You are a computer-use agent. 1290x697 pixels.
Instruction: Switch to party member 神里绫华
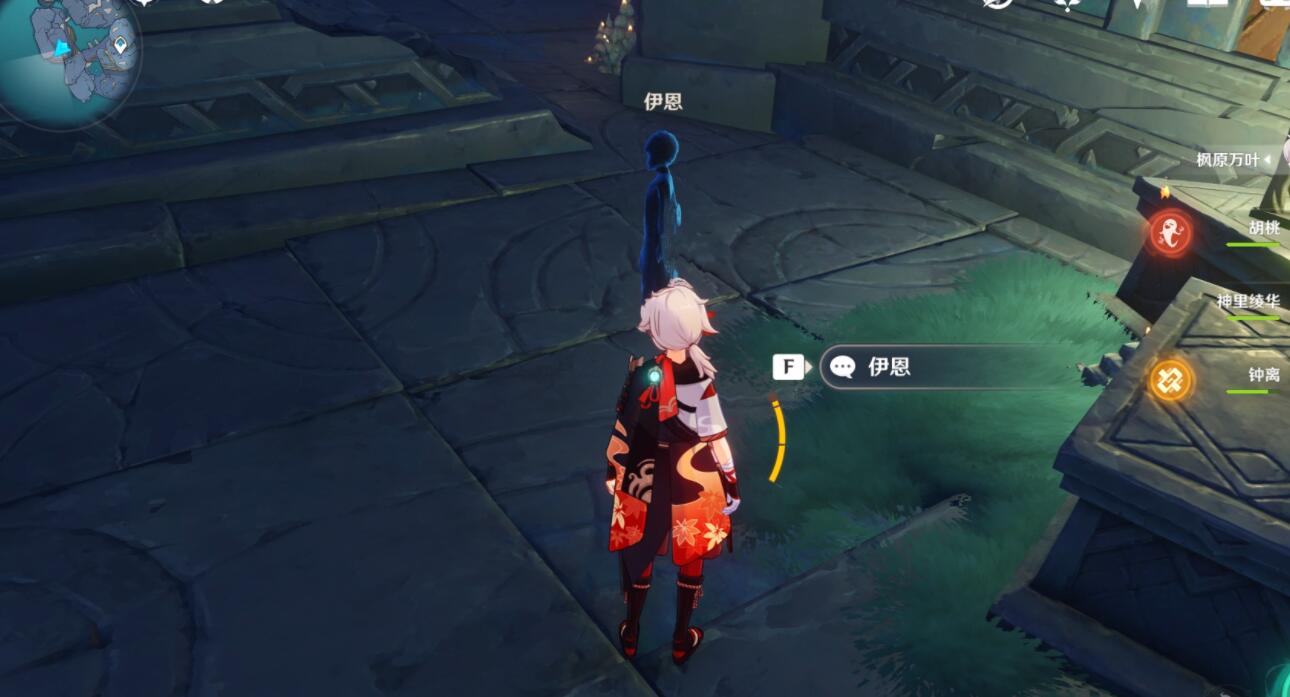click(x=1247, y=301)
